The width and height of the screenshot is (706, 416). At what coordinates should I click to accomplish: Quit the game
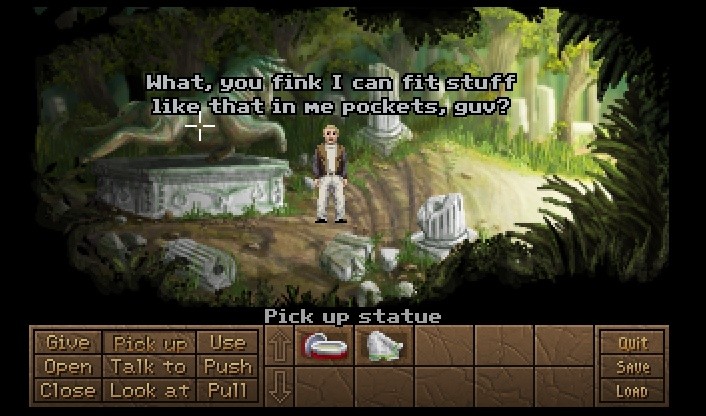pyautogui.click(x=632, y=344)
